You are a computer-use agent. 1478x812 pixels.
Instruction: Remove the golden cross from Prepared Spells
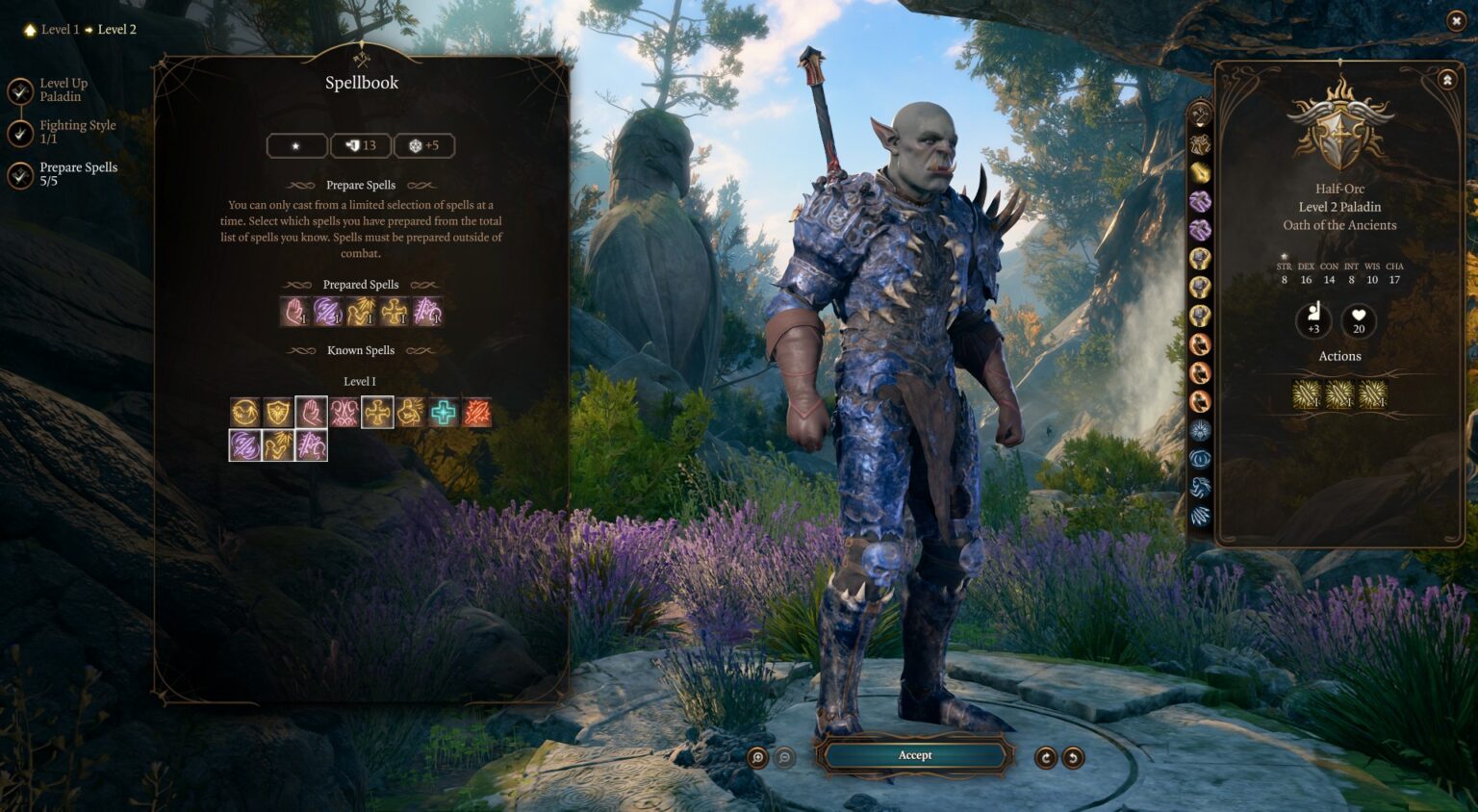pos(394,312)
